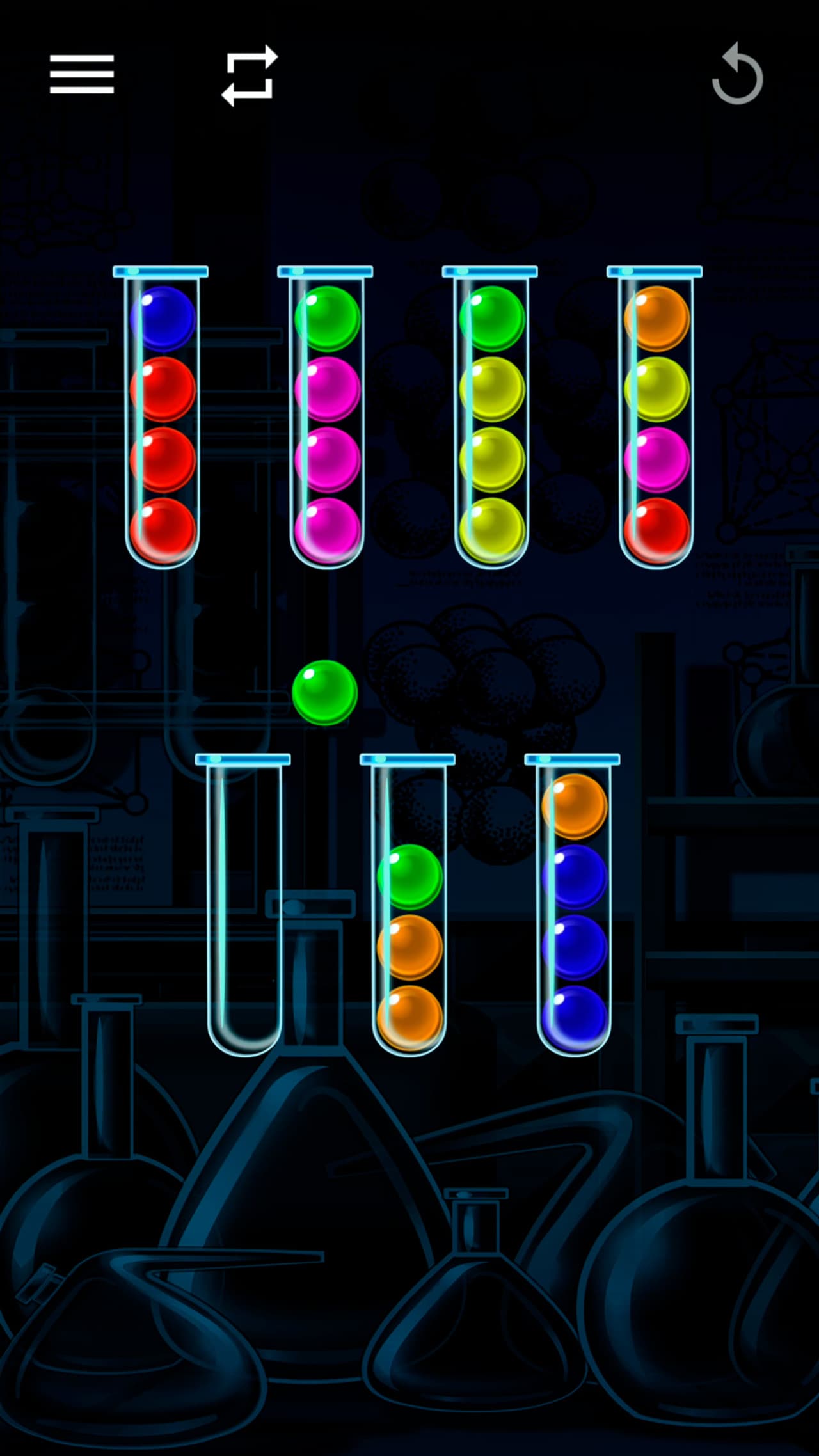This screenshot has height=1456, width=819.
Task: Click the restart level arrows icon
Action: (250, 75)
